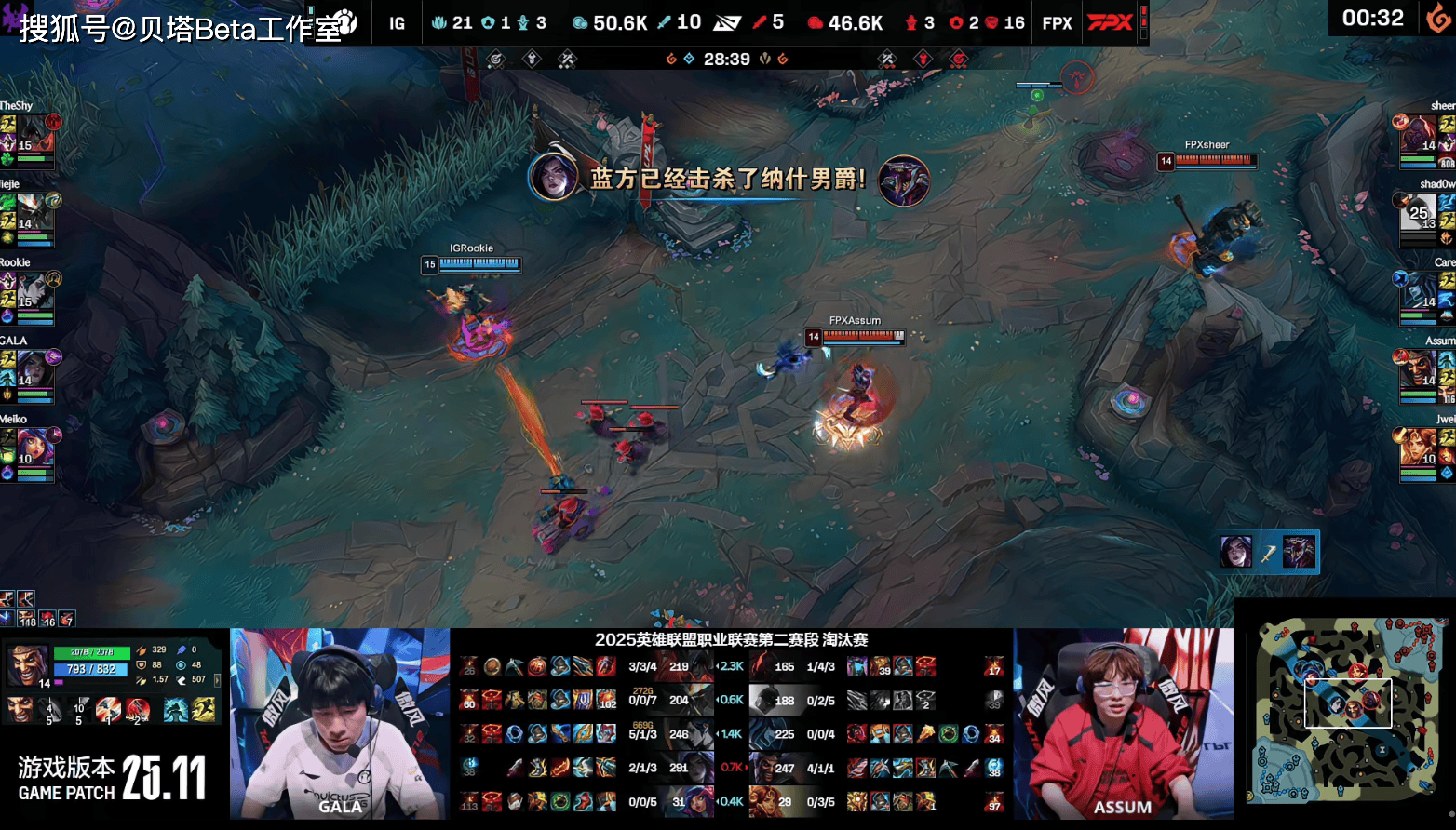Viewport: 1456px width, 830px height.
Task: Select Jiejie's champion portrait
Action: pyautogui.click(x=34, y=214)
